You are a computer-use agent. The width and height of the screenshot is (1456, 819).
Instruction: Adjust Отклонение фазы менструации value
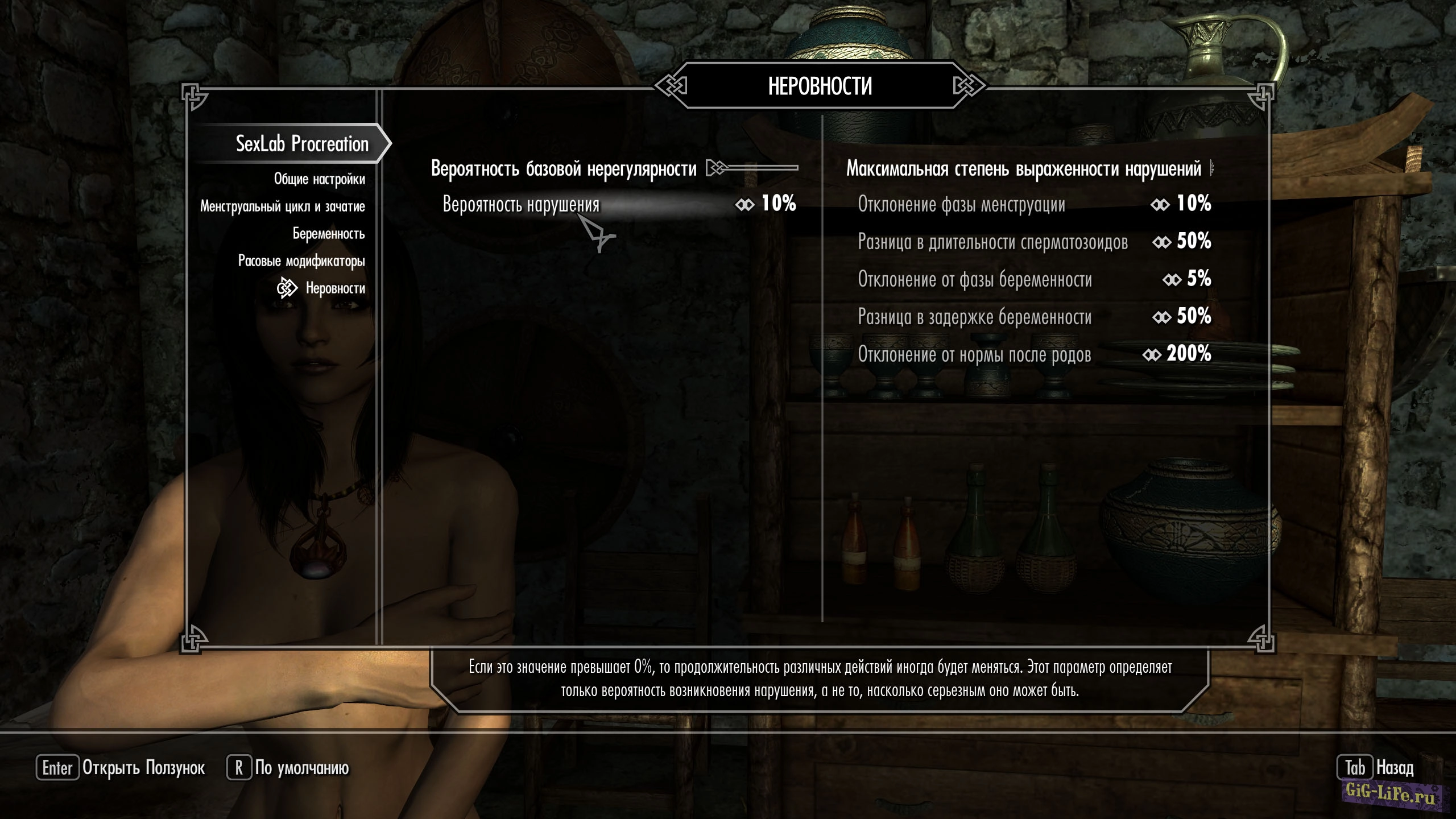tap(1033, 204)
